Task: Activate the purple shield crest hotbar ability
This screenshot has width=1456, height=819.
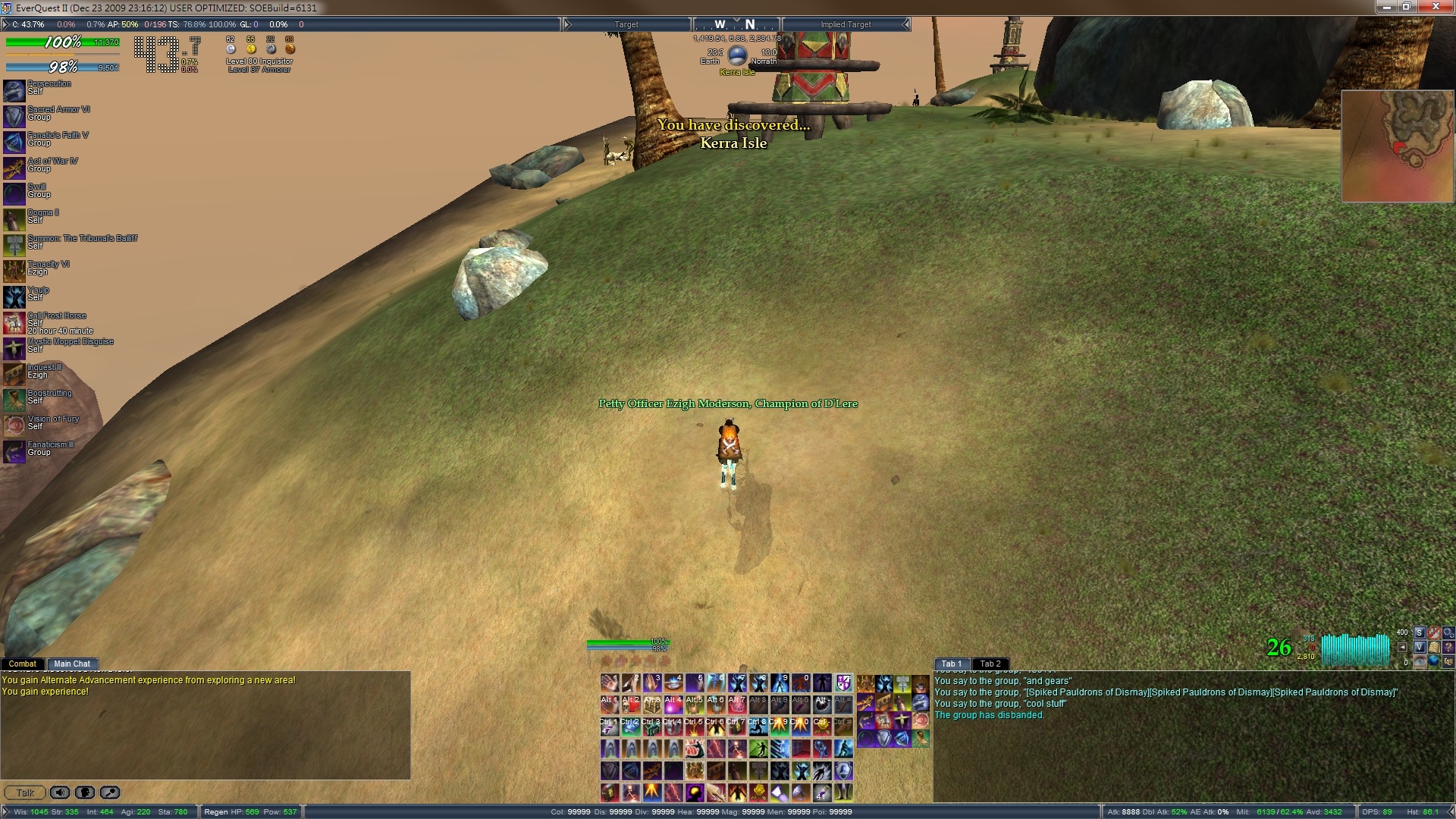Action: [x=843, y=683]
